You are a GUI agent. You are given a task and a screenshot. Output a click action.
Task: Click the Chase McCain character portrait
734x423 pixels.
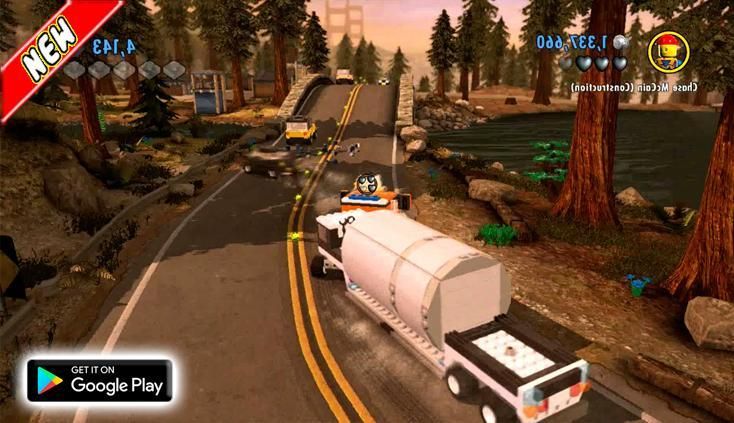(x=667, y=51)
